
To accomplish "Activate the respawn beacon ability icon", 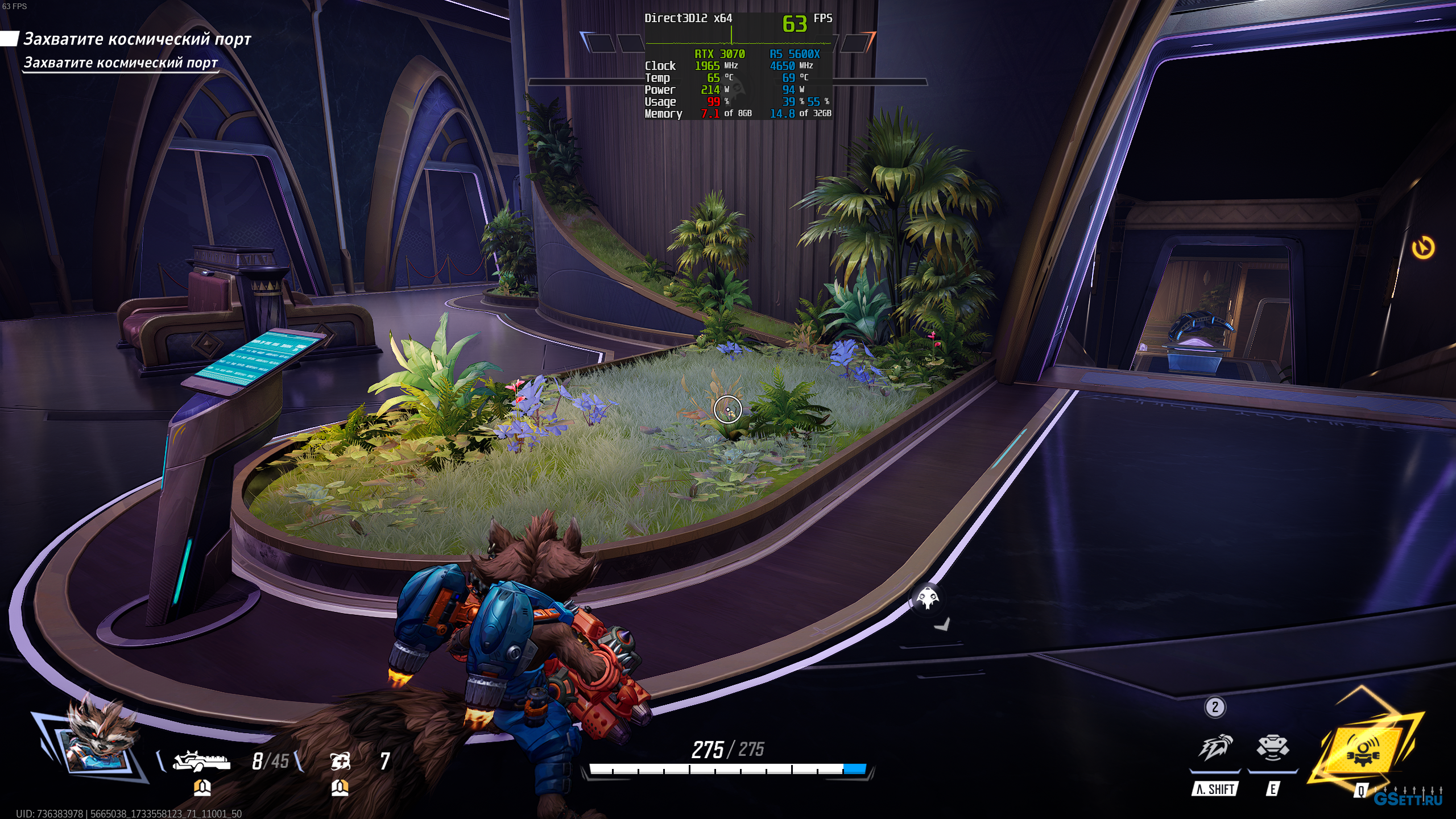I will [1273, 748].
